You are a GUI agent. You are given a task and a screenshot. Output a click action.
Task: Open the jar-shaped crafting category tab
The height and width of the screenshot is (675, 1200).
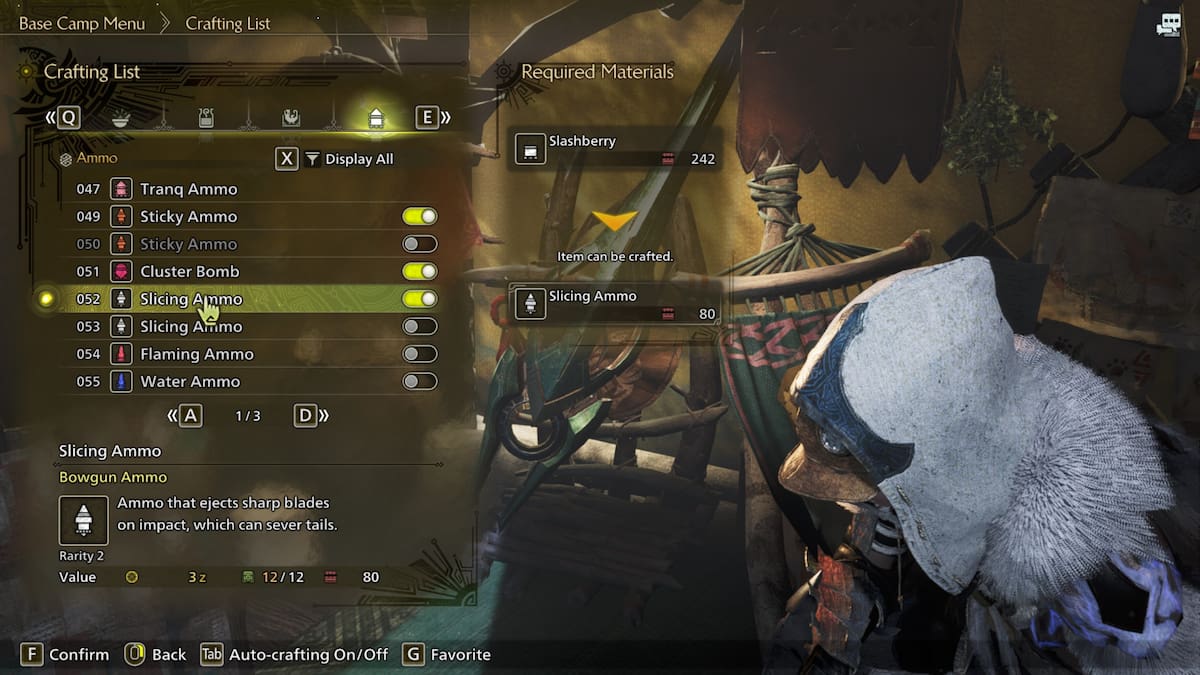click(206, 118)
